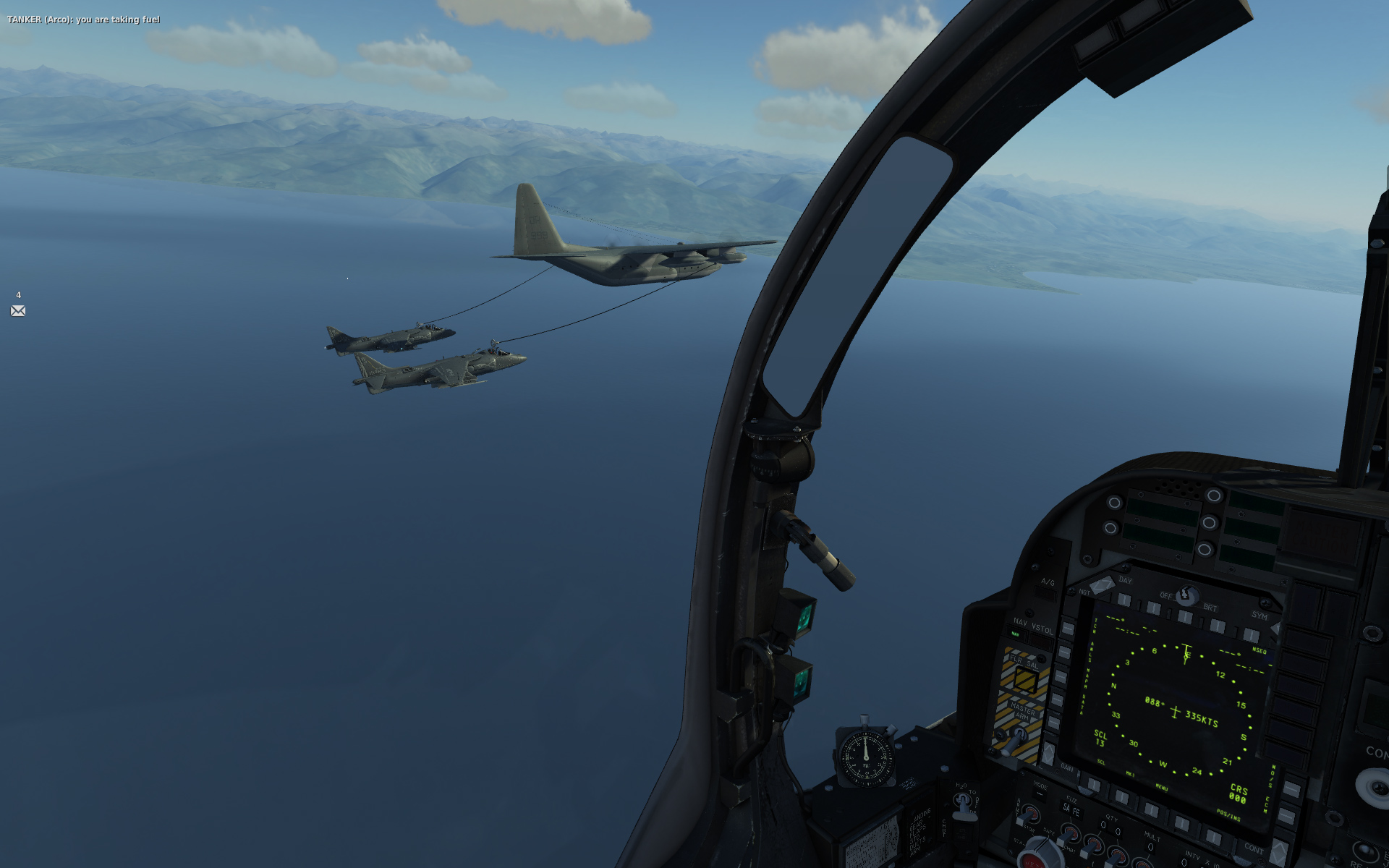The height and width of the screenshot is (868, 1389).
Task: Open the envelope message history icon
Action: [18, 311]
